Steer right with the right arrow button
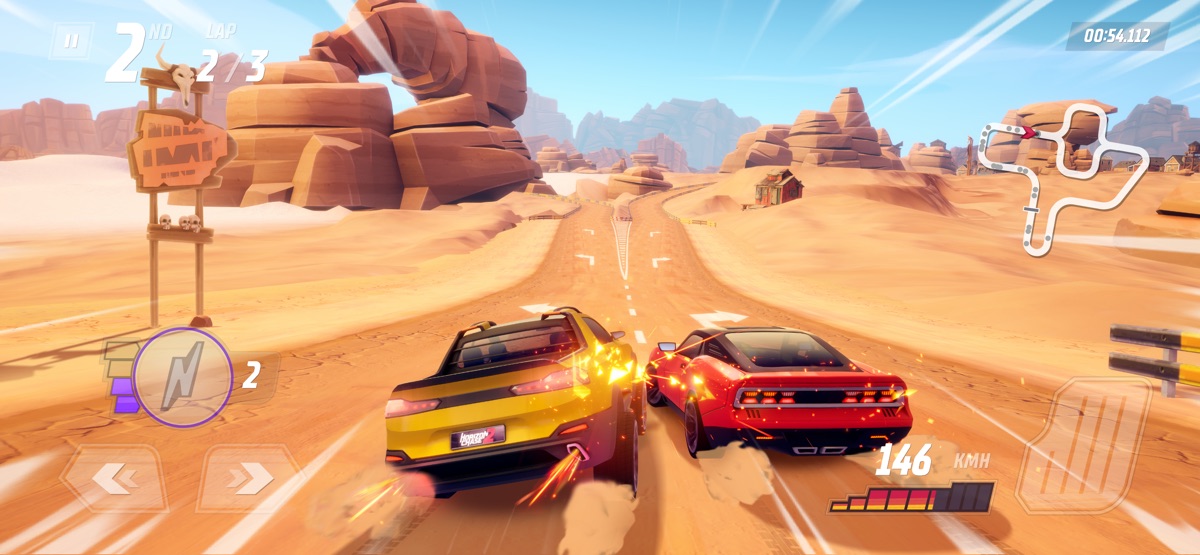1200x555 pixels. point(247,479)
